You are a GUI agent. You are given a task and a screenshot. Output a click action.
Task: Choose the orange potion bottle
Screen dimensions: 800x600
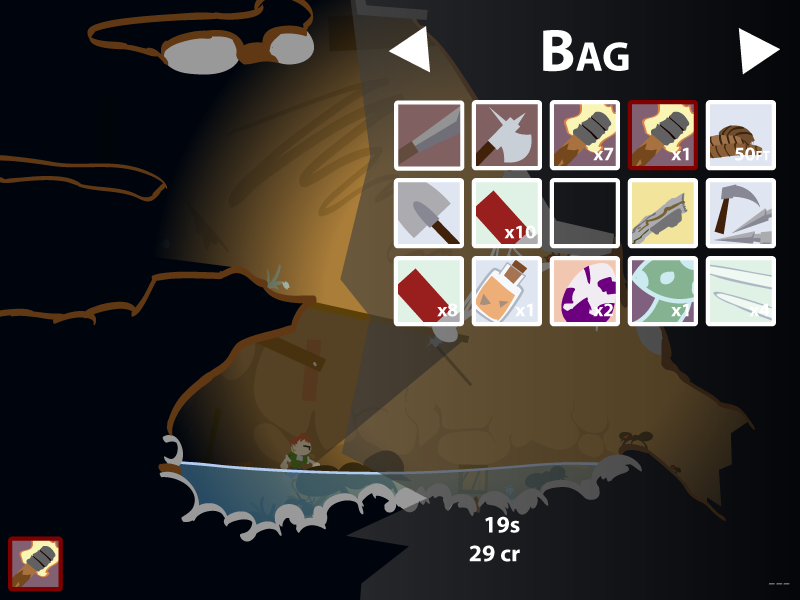(x=507, y=291)
